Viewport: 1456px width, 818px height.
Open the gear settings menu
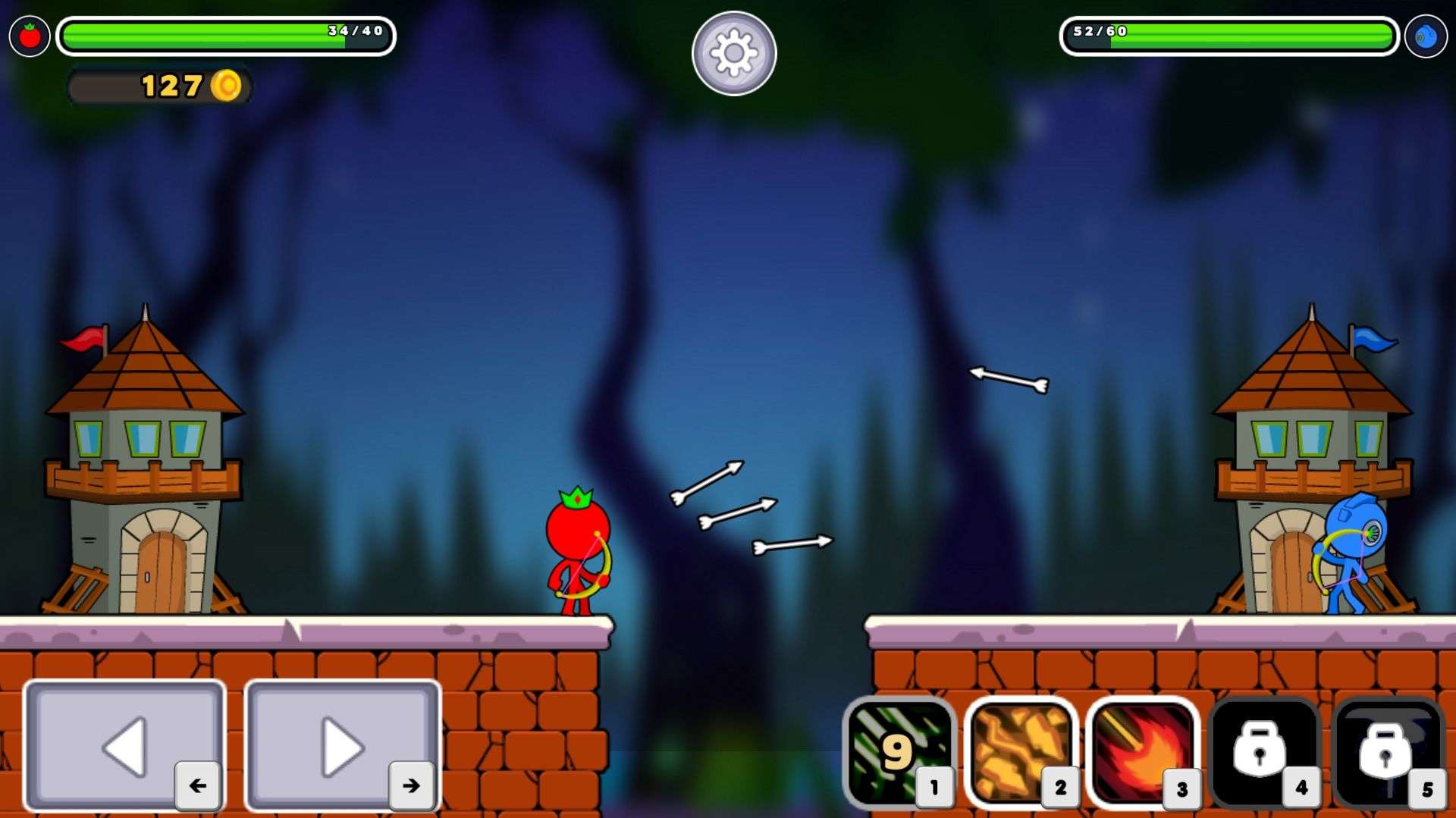733,53
